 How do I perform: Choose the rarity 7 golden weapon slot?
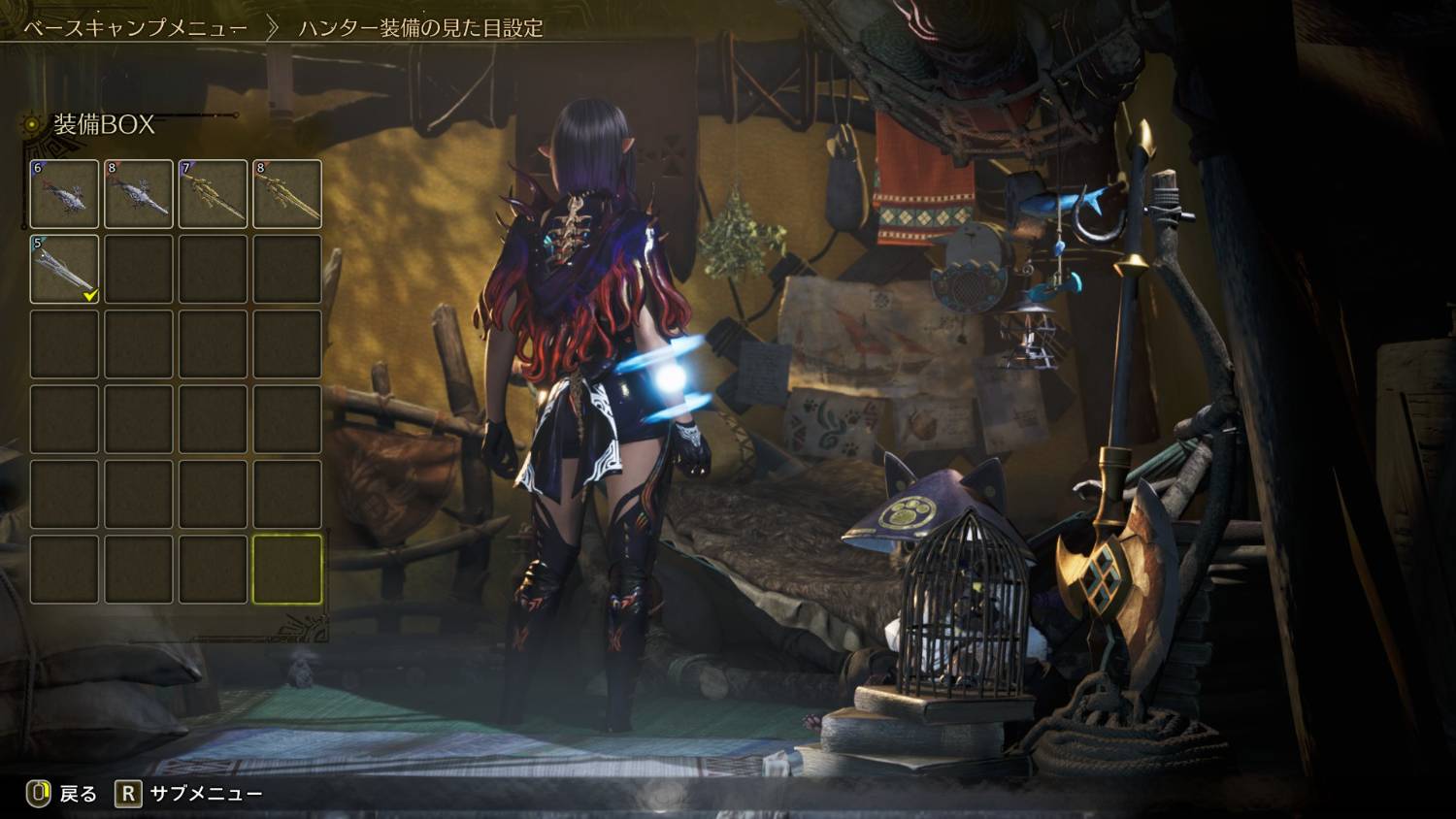[213, 194]
